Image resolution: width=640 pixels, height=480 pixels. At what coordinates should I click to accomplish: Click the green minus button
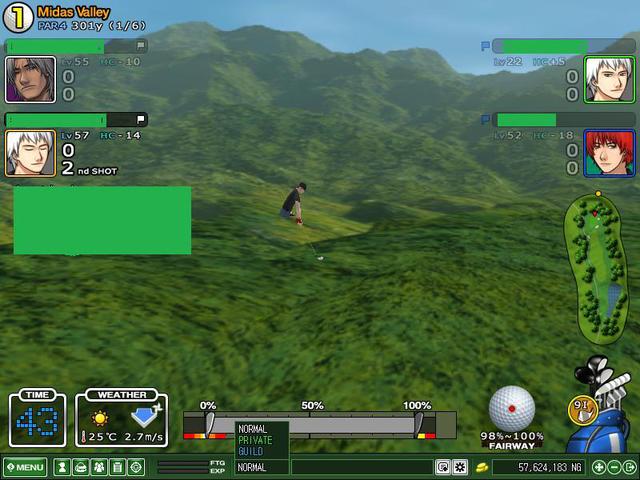click(x=614, y=467)
